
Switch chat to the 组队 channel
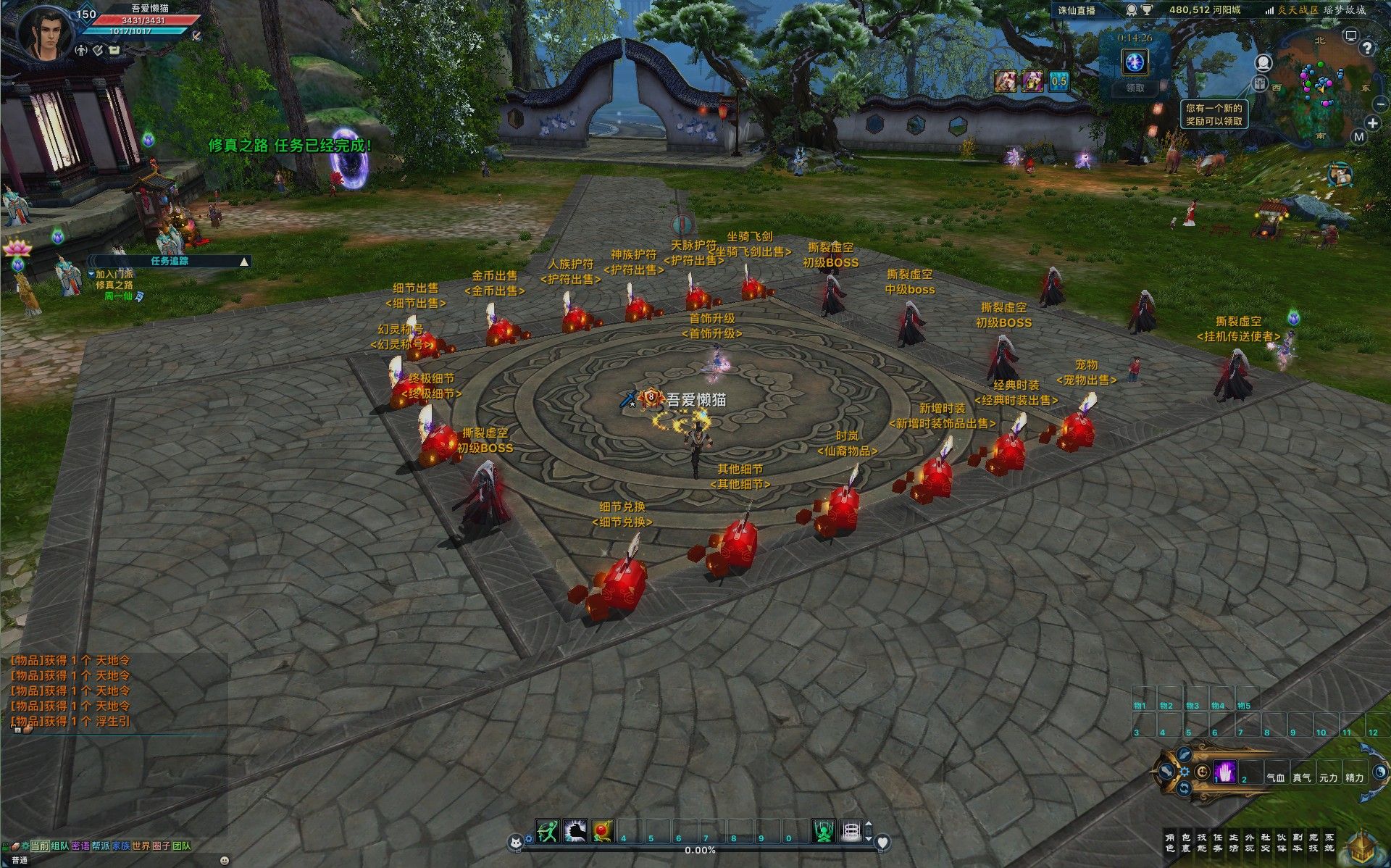point(60,846)
